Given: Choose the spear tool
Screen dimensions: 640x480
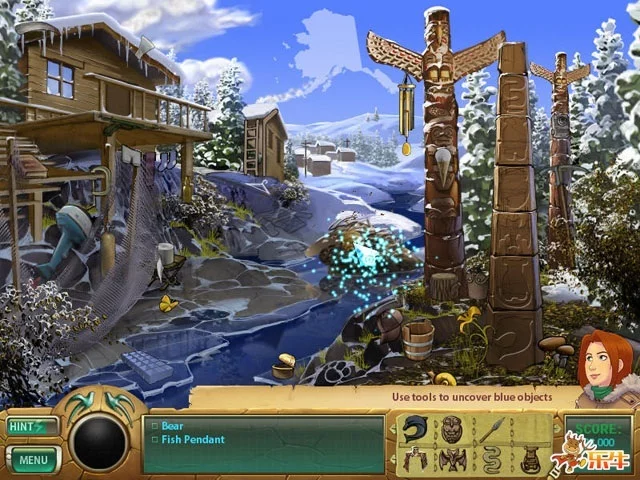Looking at the screenshot, I should [491, 430].
